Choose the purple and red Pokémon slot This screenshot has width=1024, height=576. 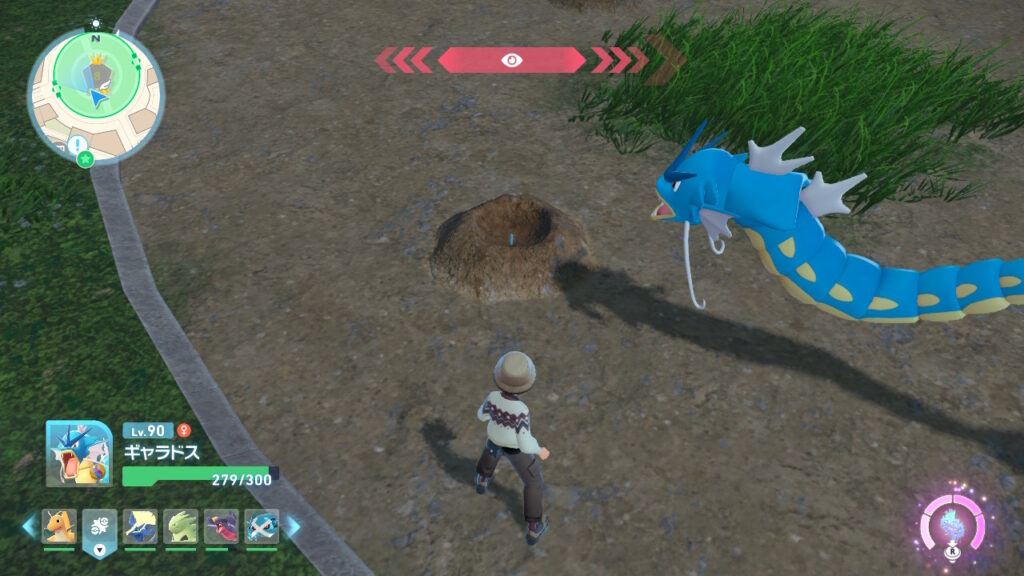coord(221,527)
